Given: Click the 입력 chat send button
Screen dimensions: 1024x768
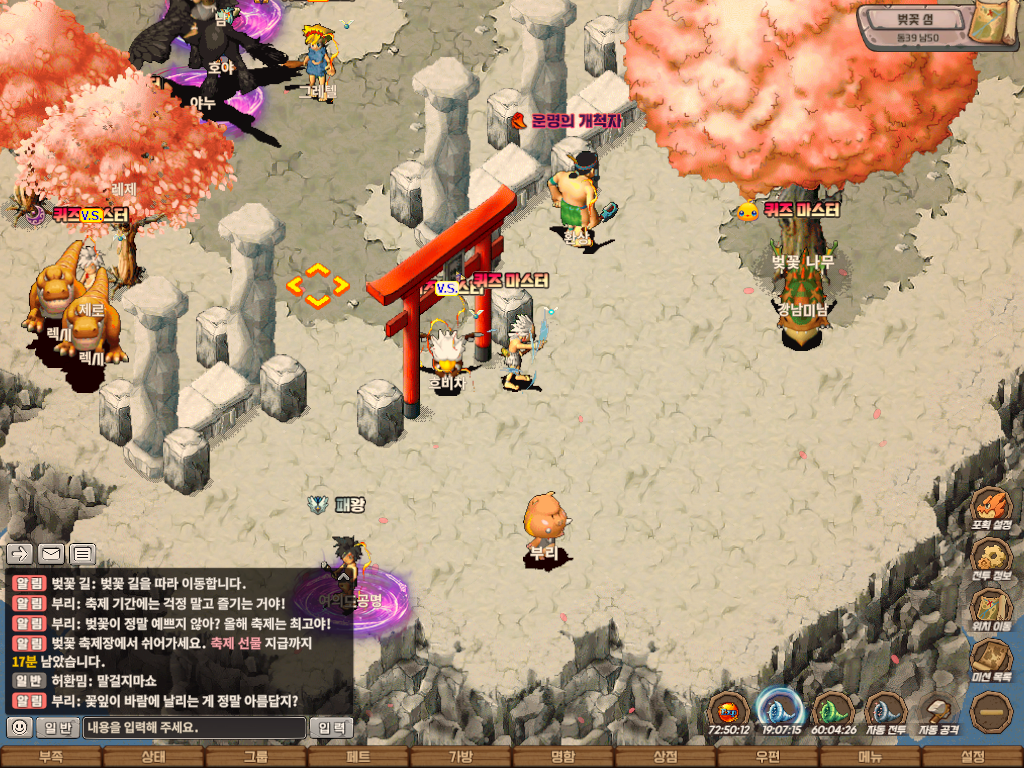Looking at the screenshot, I should point(330,728).
